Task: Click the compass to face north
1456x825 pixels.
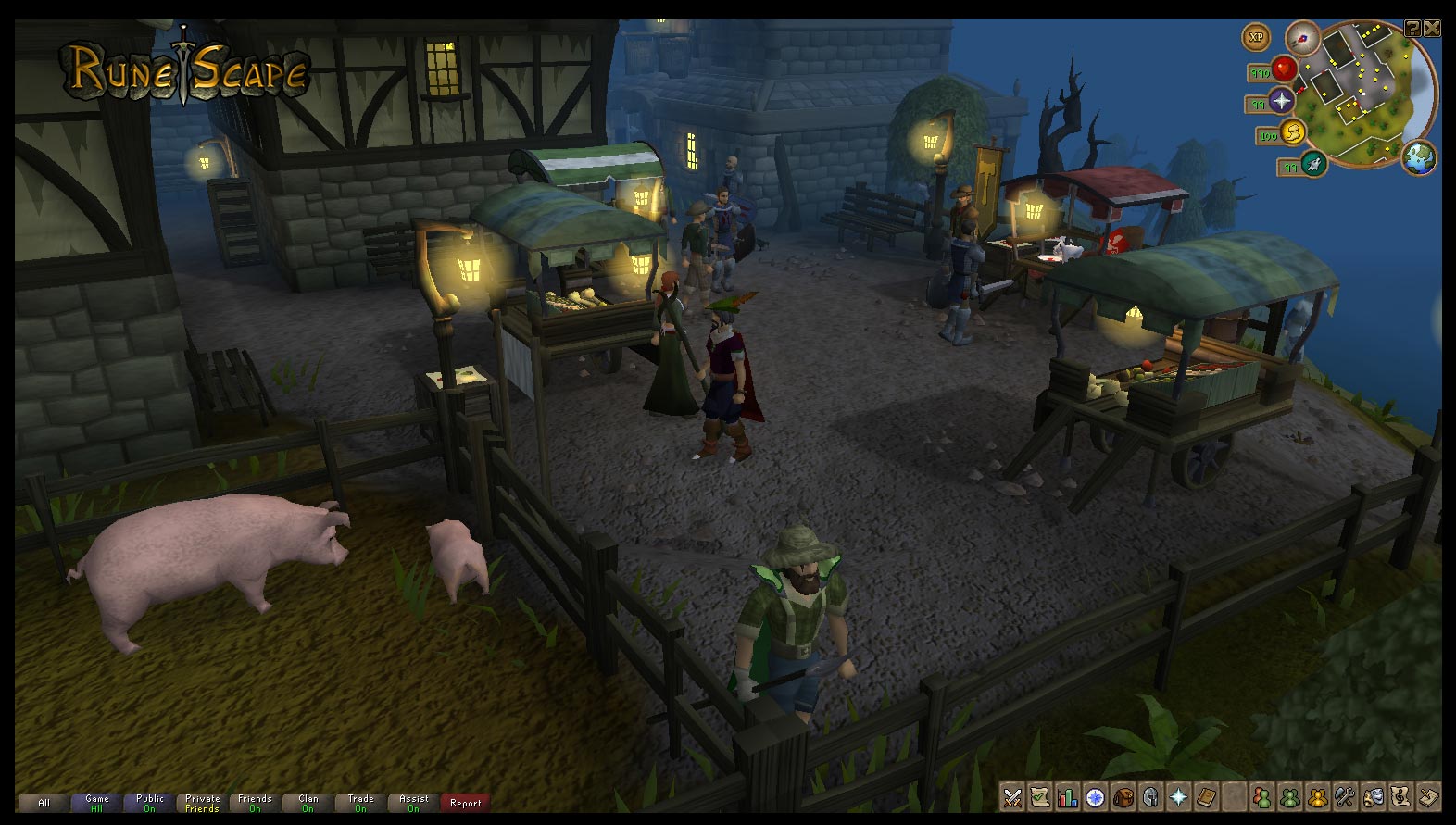Action: (1303, 38)
